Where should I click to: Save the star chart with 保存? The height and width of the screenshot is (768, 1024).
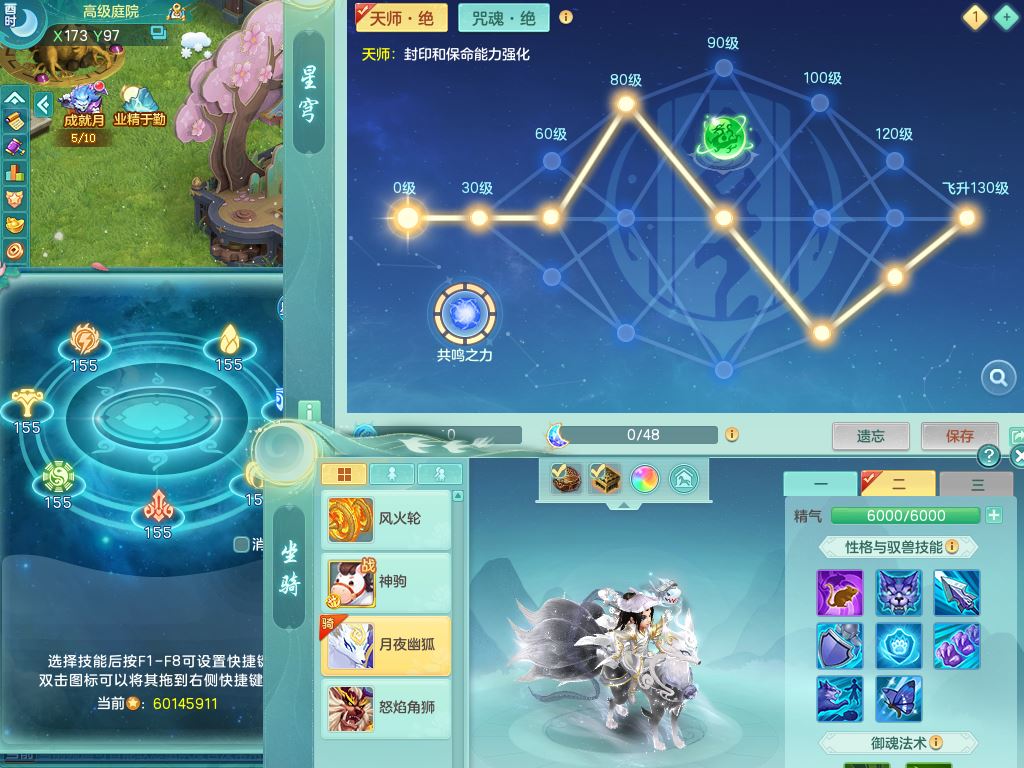coord(959,436)
